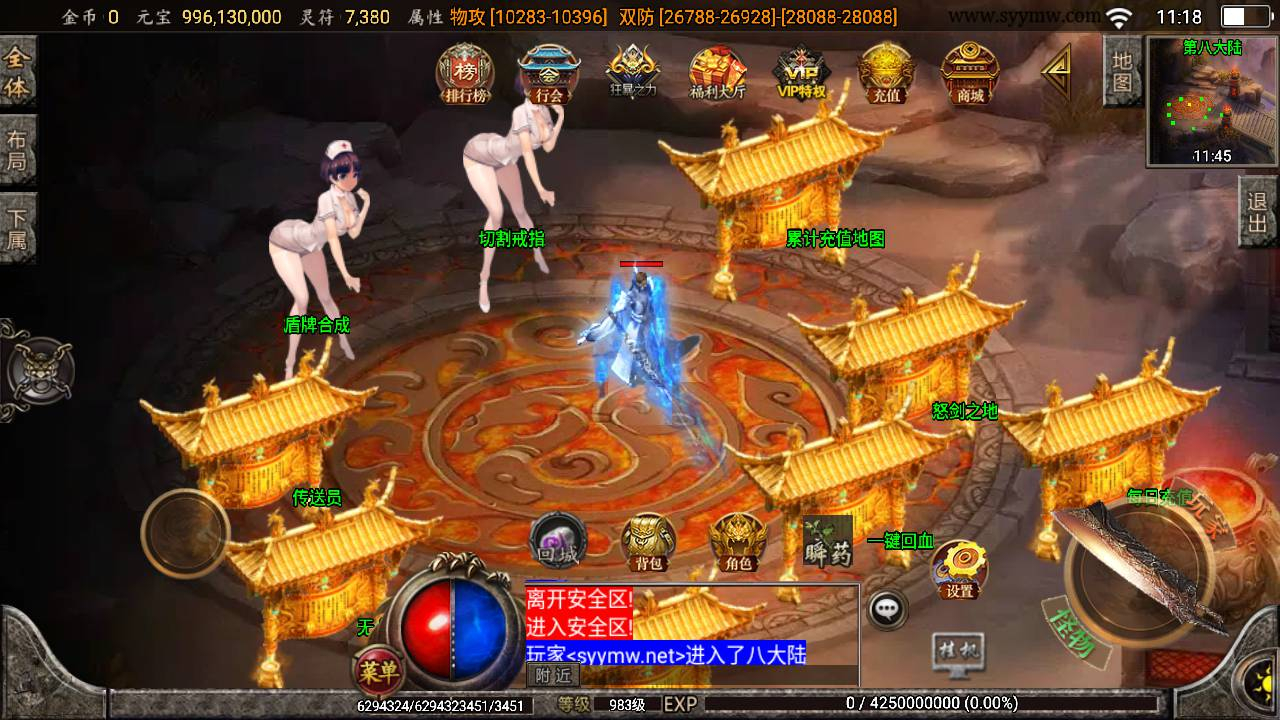Open the 背包 backpack

click(648, 543)
